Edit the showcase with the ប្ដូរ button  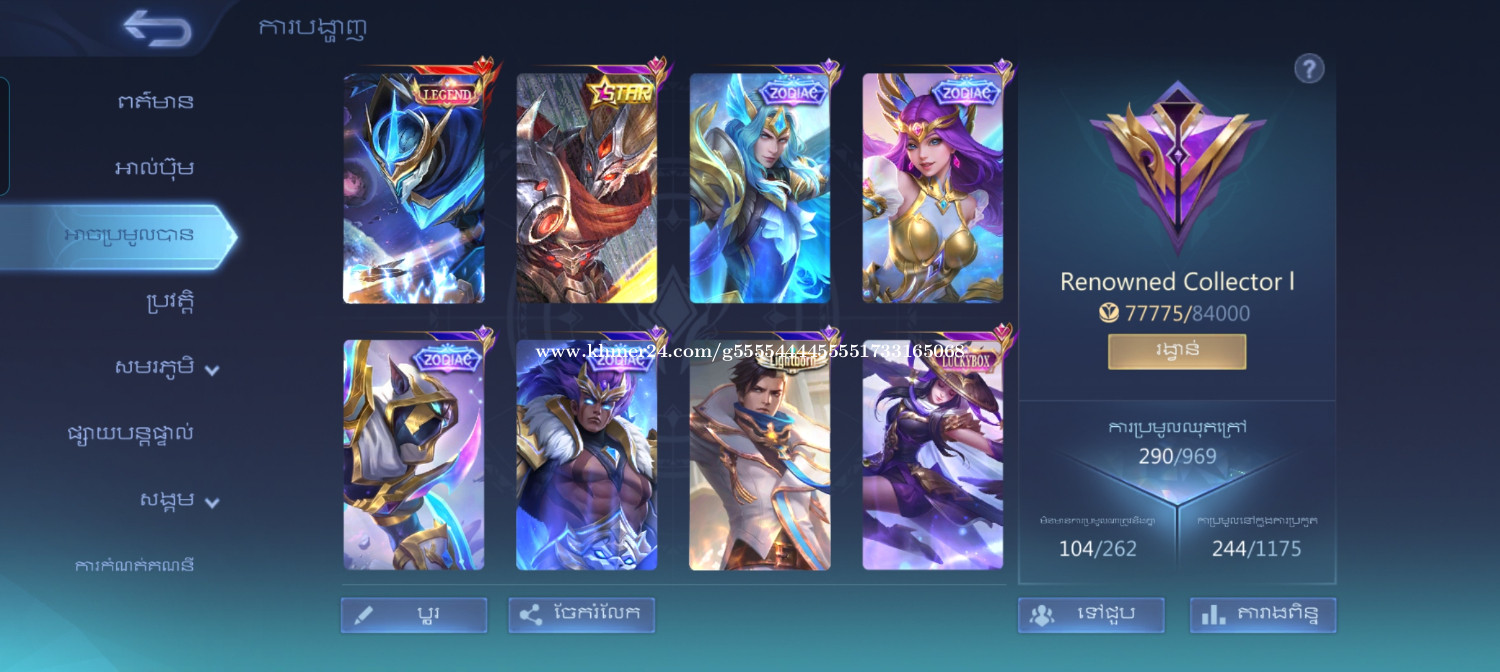tap(414, 615)
